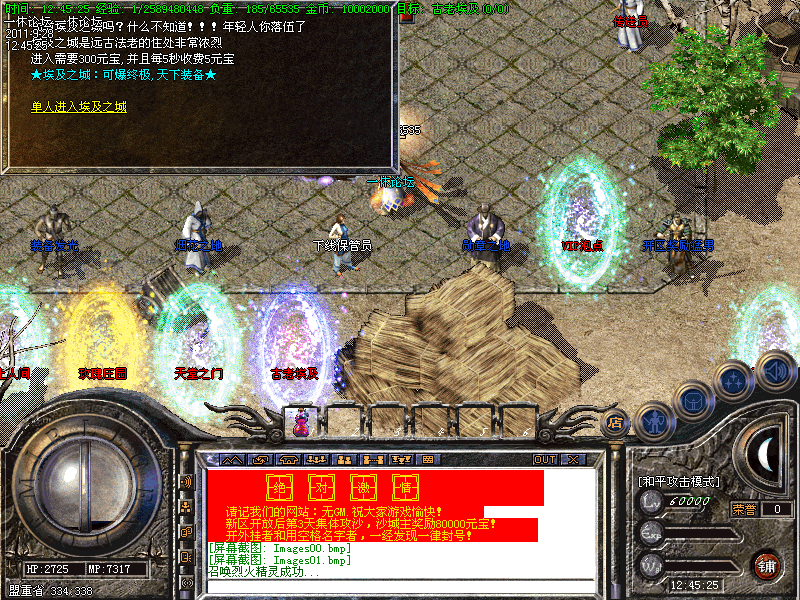The image size is (800, 600).
Task: Toggle the sound-wave shout button beside chat
Action: (x=187, y=482)
